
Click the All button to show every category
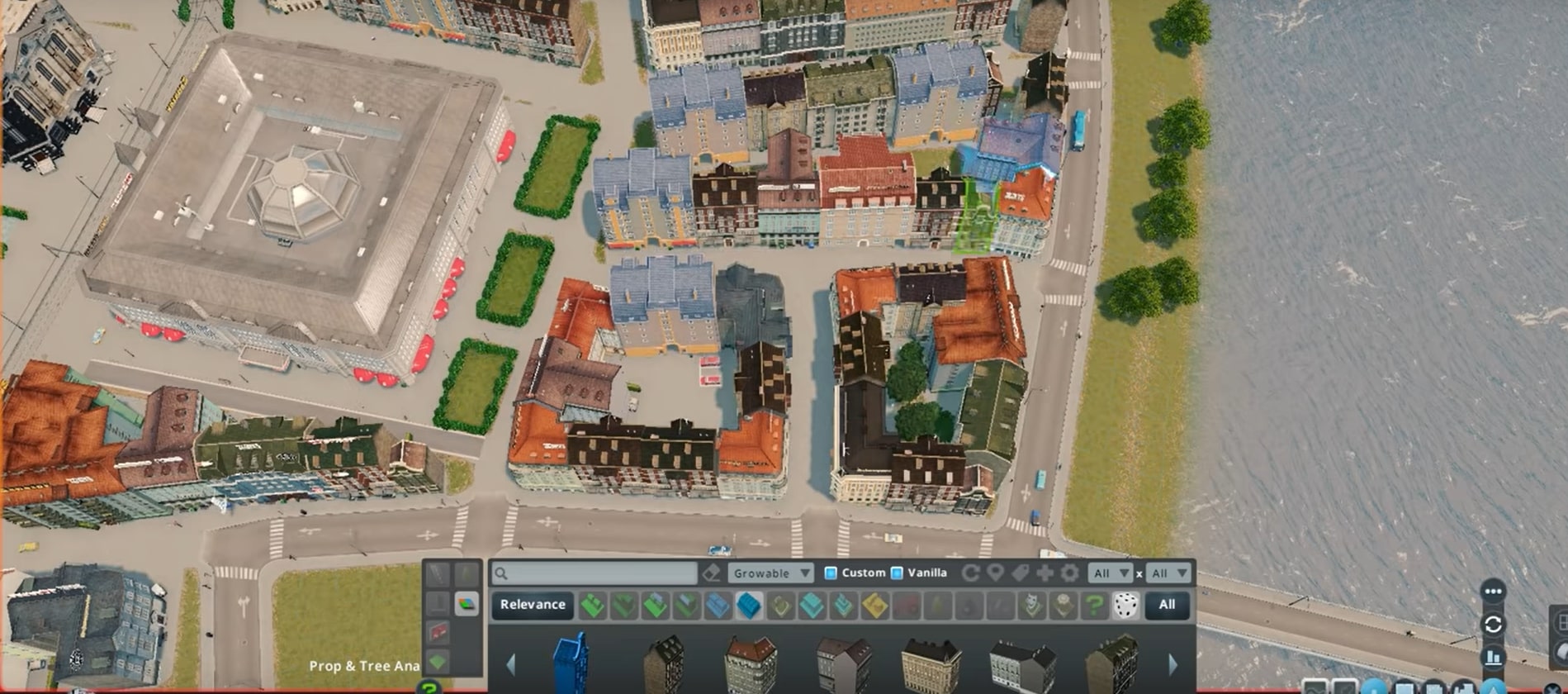click(1168, 605)
